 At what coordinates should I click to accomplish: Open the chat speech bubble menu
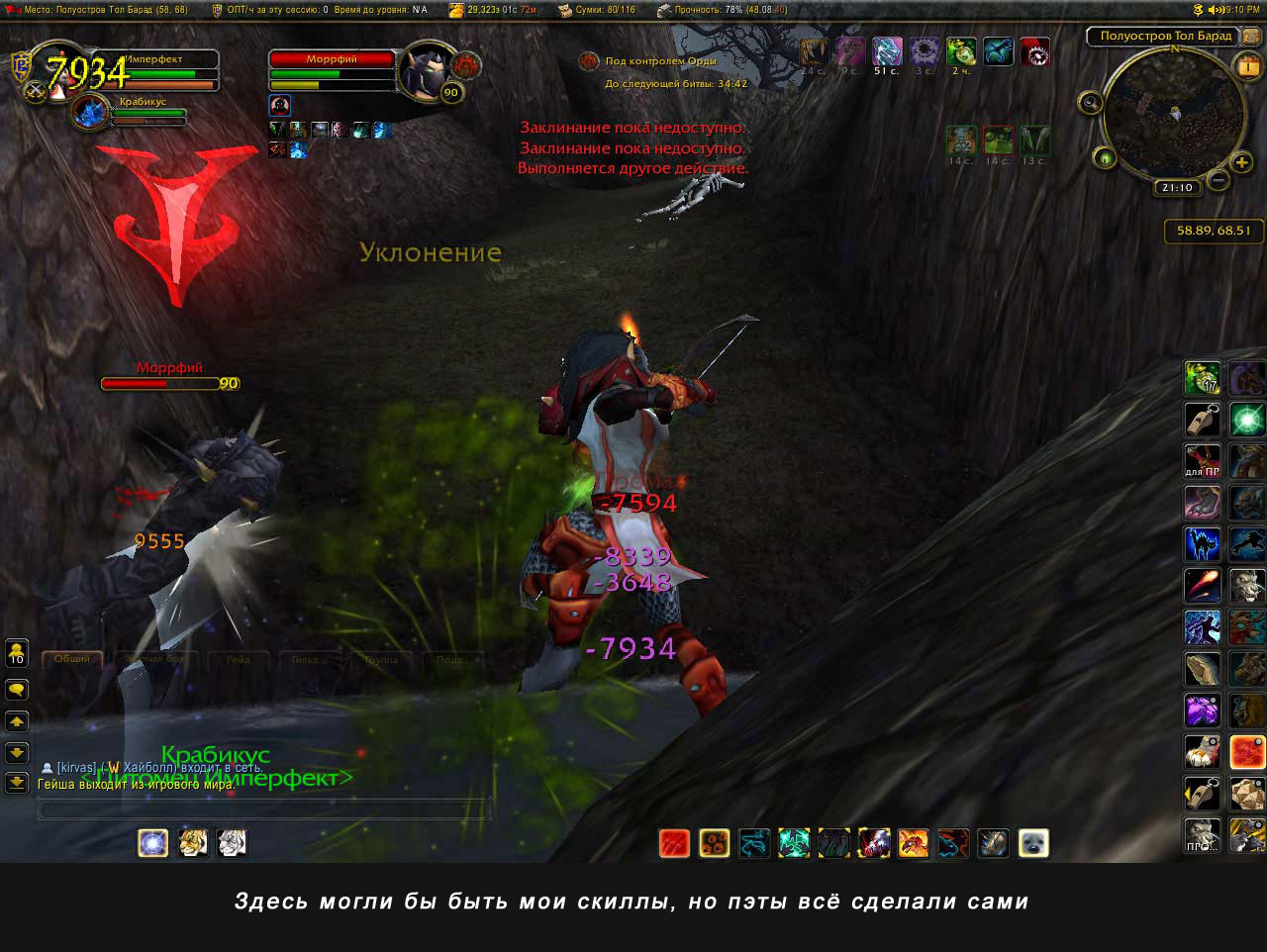point(17,689)
